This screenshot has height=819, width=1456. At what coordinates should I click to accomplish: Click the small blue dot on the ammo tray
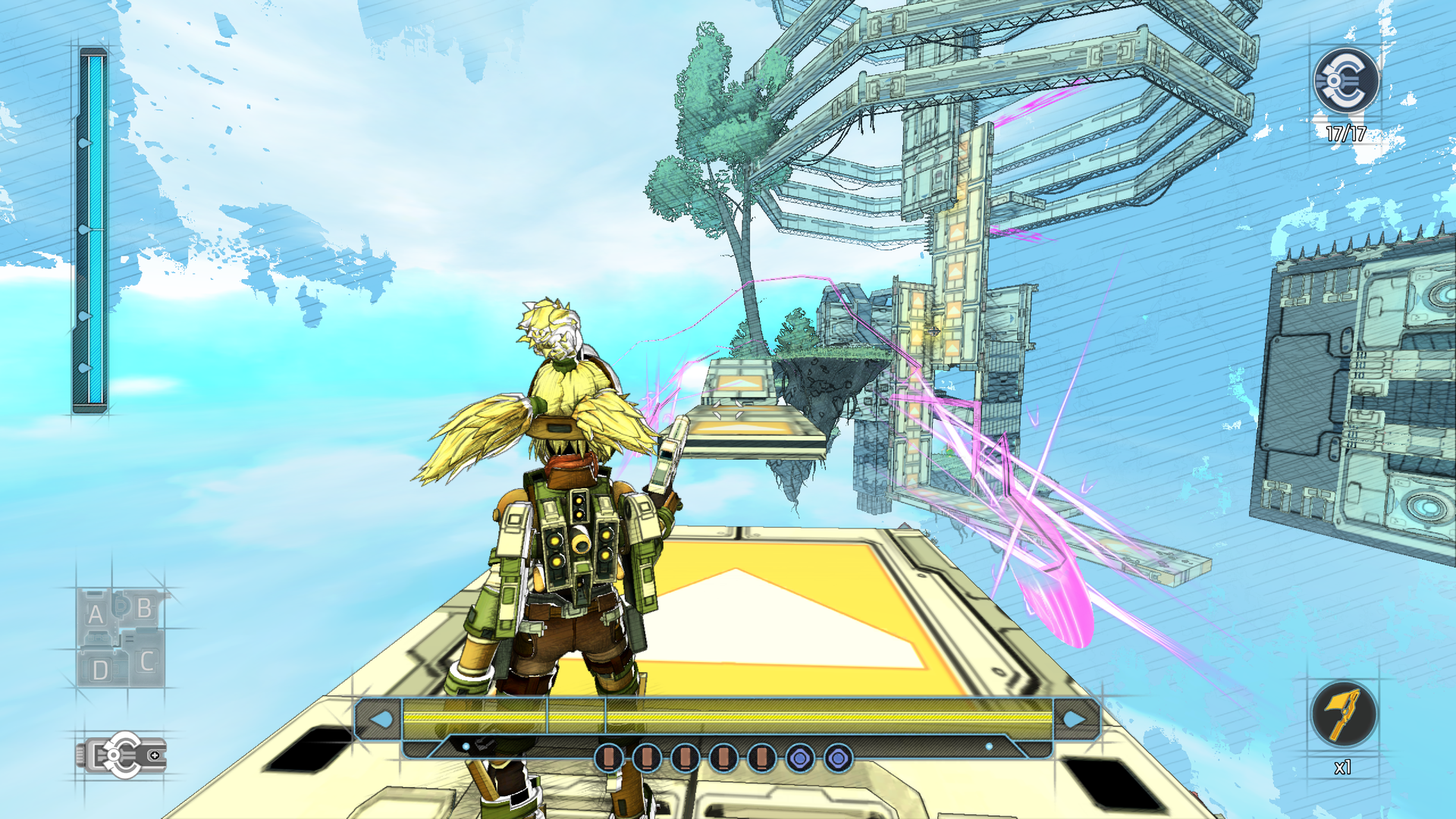coord(464,745)
